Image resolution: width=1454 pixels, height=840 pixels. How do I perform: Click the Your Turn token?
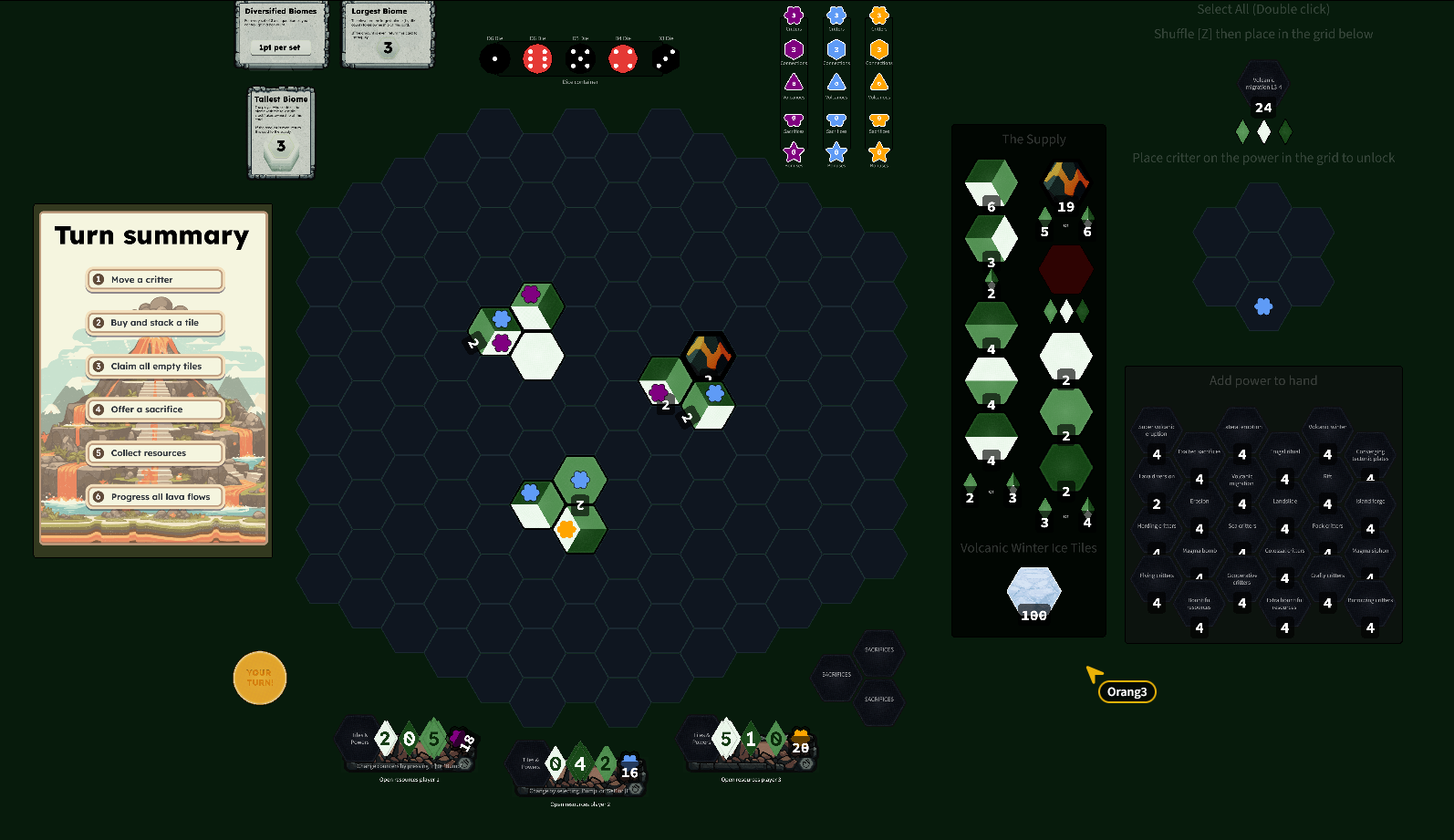click(x=260, y=678)
